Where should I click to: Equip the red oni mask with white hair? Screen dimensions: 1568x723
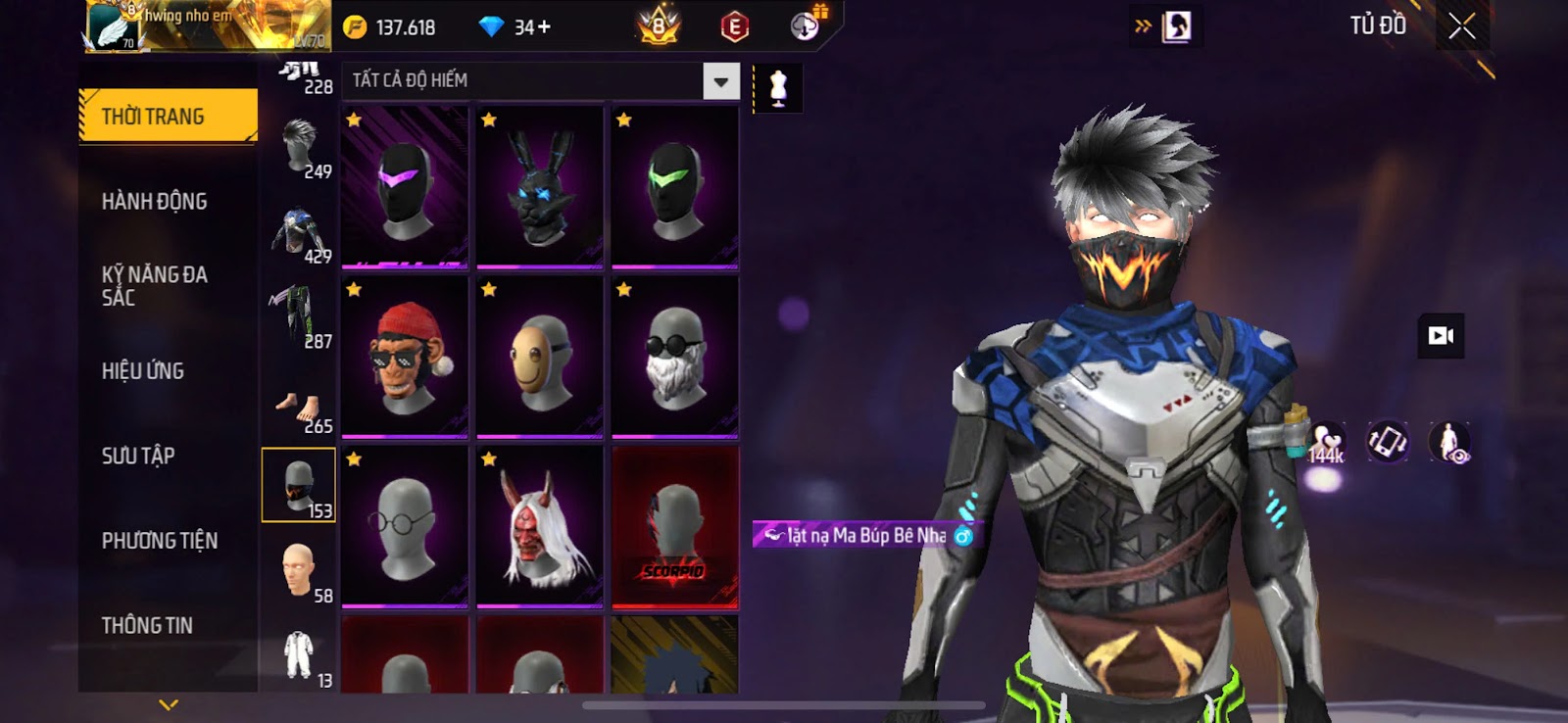pos(540,527)
